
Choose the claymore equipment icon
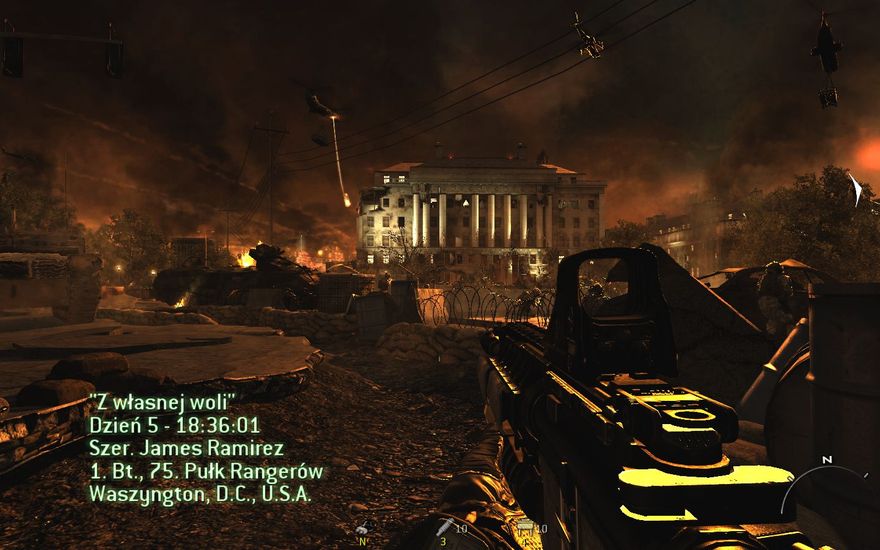524,527
